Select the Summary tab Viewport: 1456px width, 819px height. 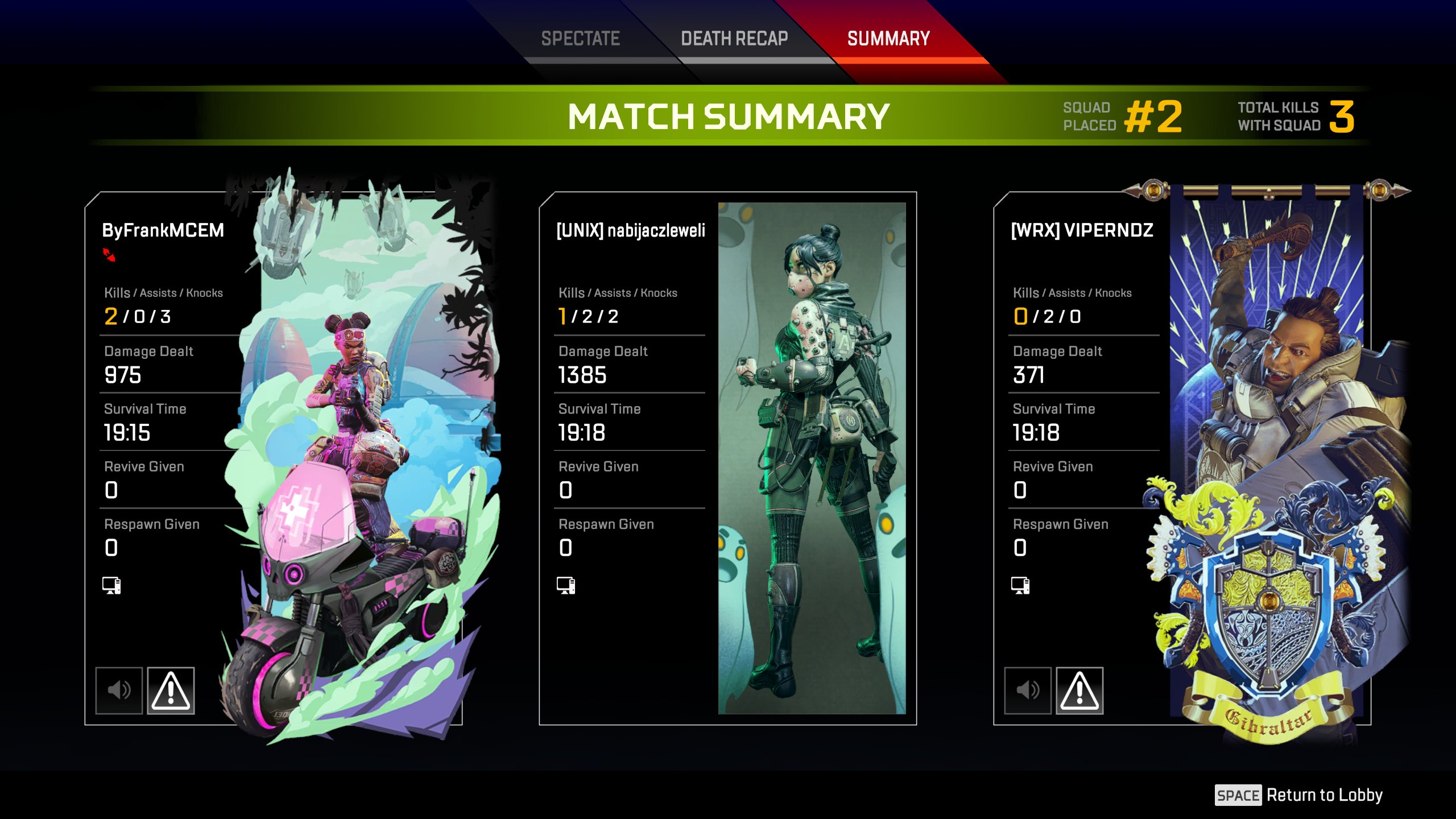point(888,39)
